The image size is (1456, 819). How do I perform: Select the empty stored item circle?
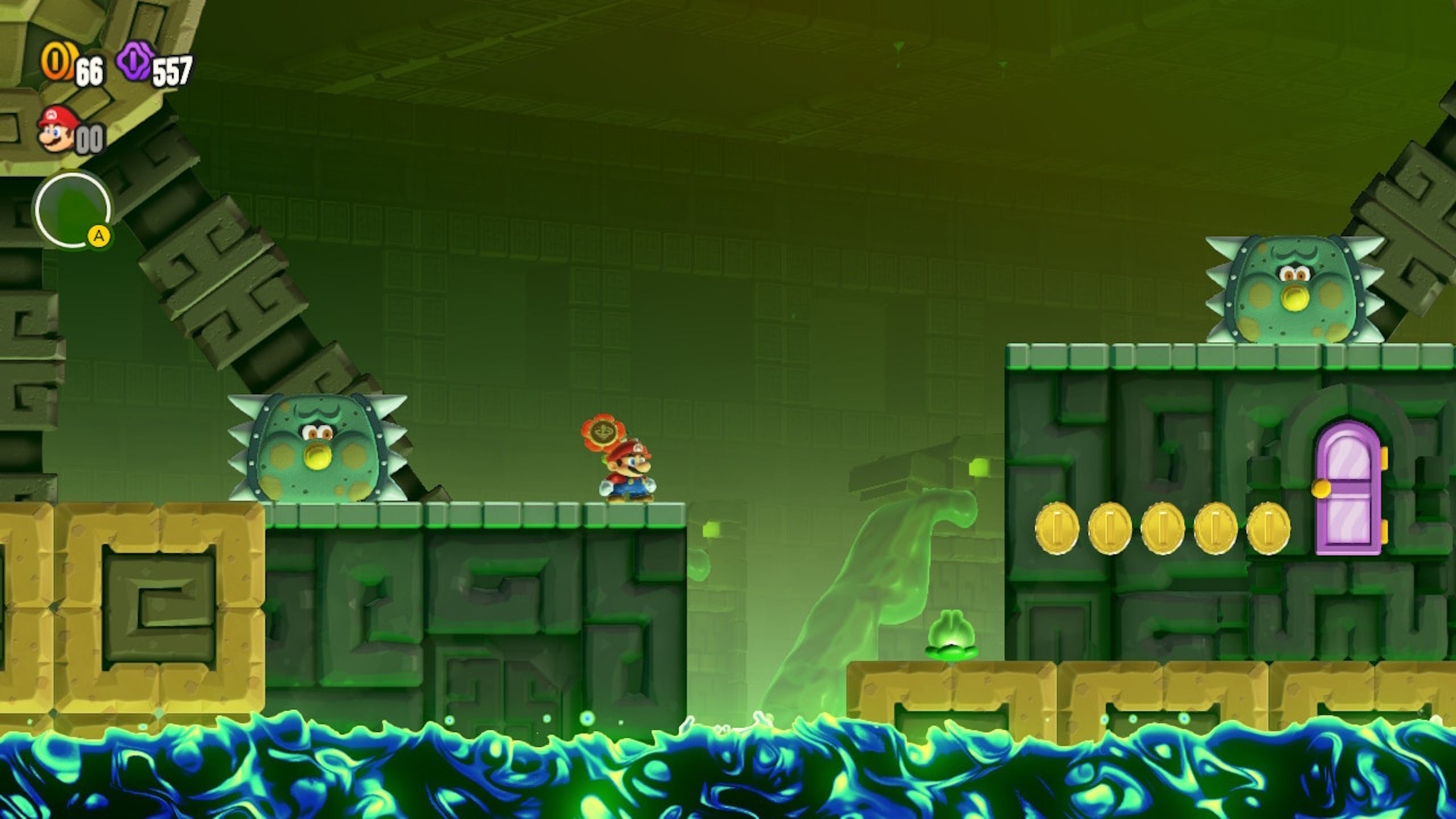72,210
